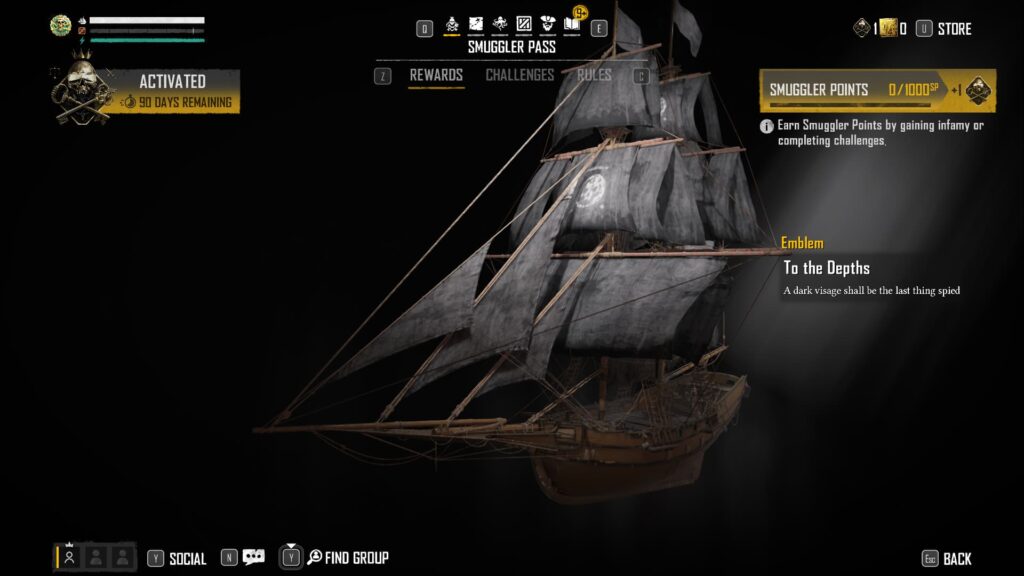This screenshot has height=576, width=1024.
Task: Switch to the Rewards tab
Action: click(436, 76)
